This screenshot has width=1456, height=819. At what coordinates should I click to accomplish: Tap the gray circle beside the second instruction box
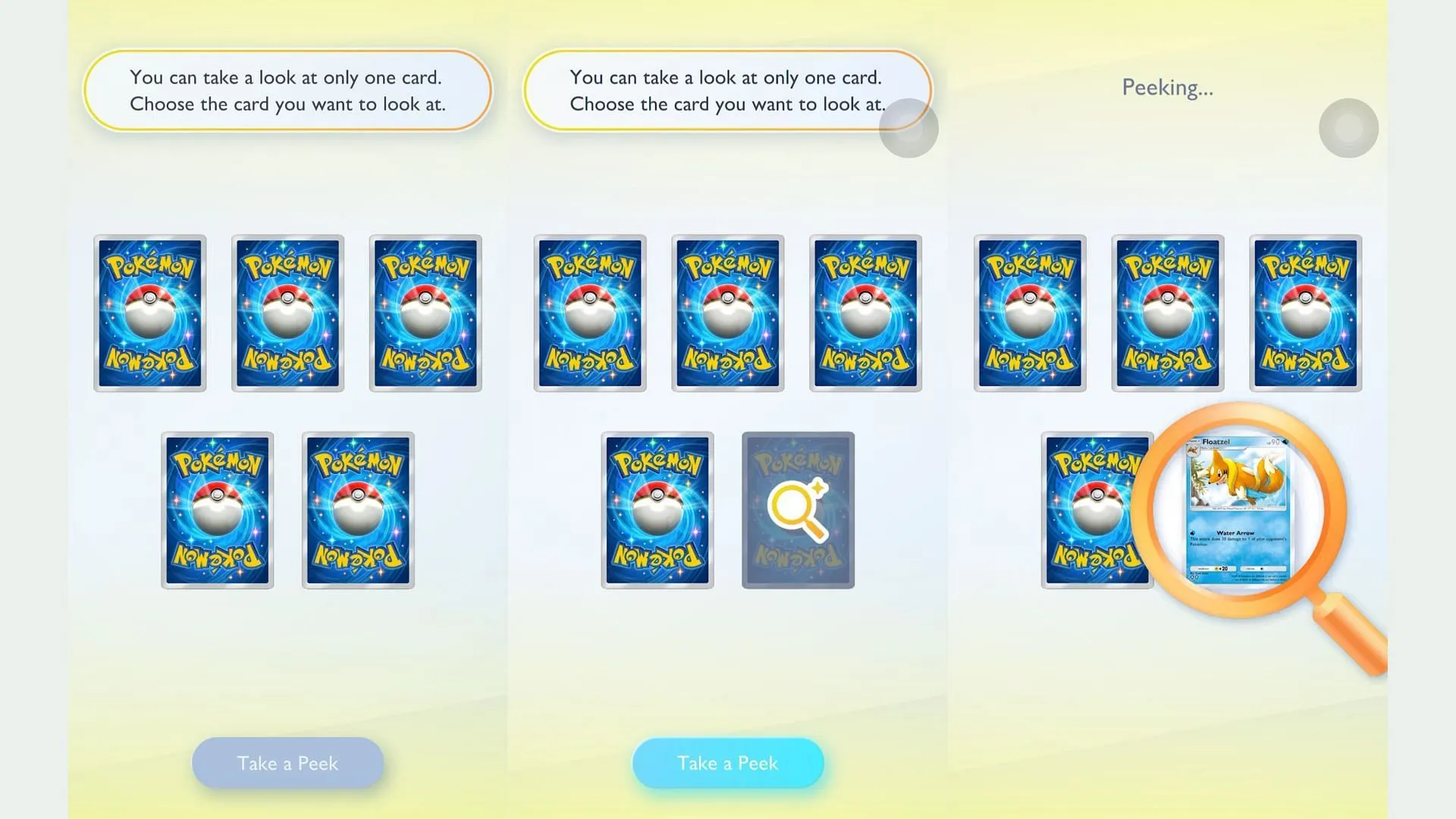point(908,129)
